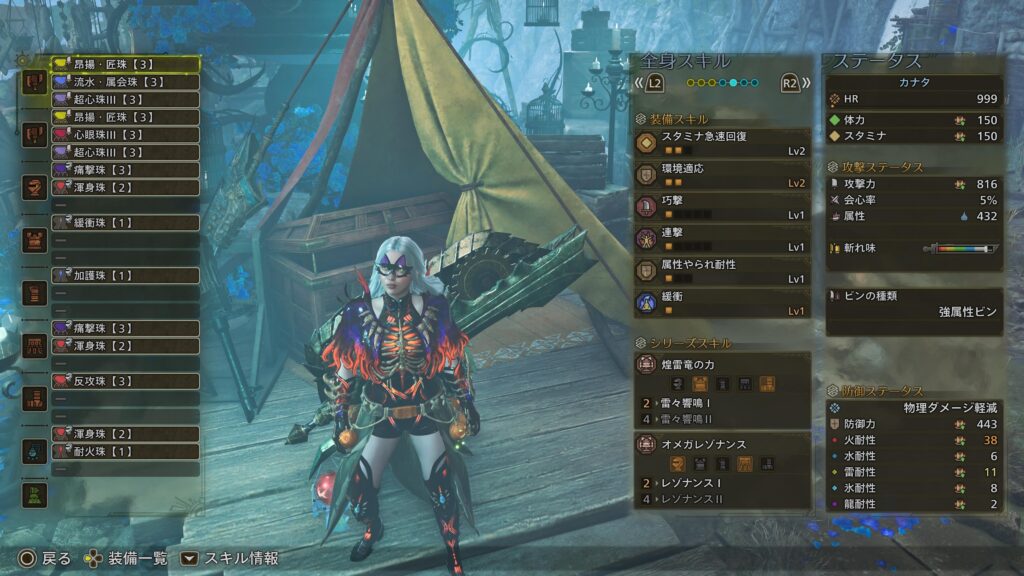1024x576 pixels.
Task: Pick the 加護珠【1】 decoration slot
Action: (125, 275)
